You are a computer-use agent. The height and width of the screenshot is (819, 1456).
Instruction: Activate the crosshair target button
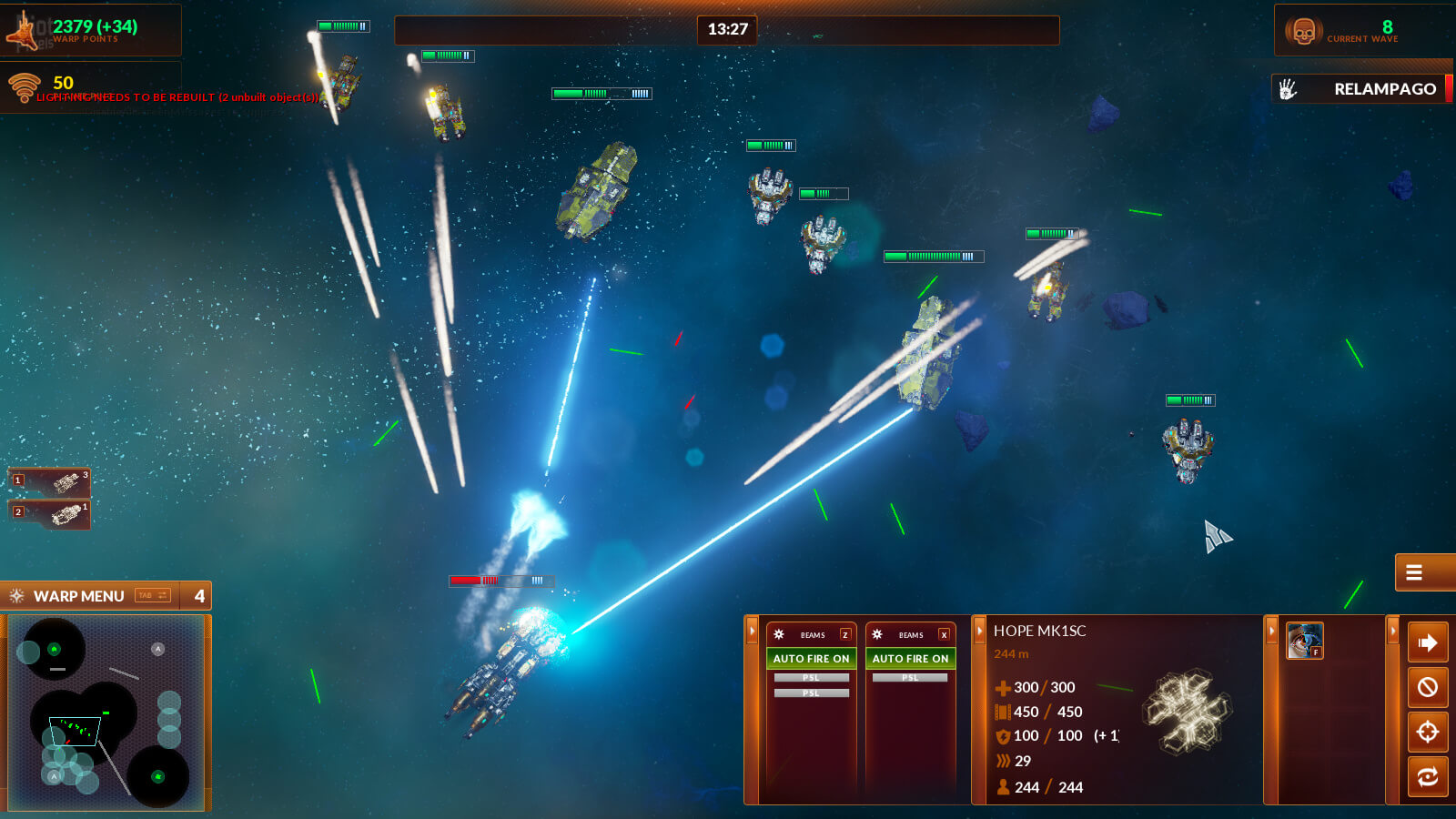[x=1428, y=732]
